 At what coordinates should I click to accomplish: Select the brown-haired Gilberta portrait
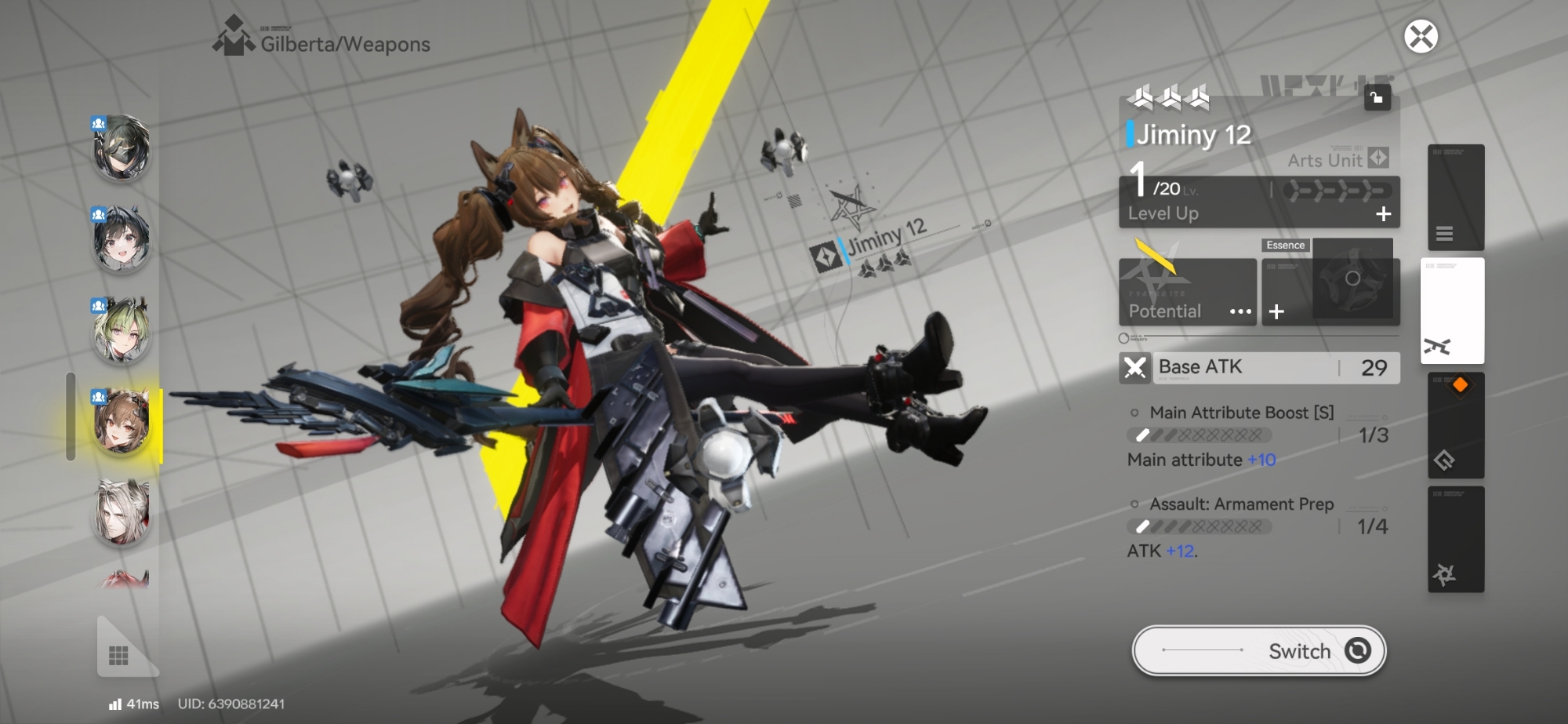coord(122,421)
